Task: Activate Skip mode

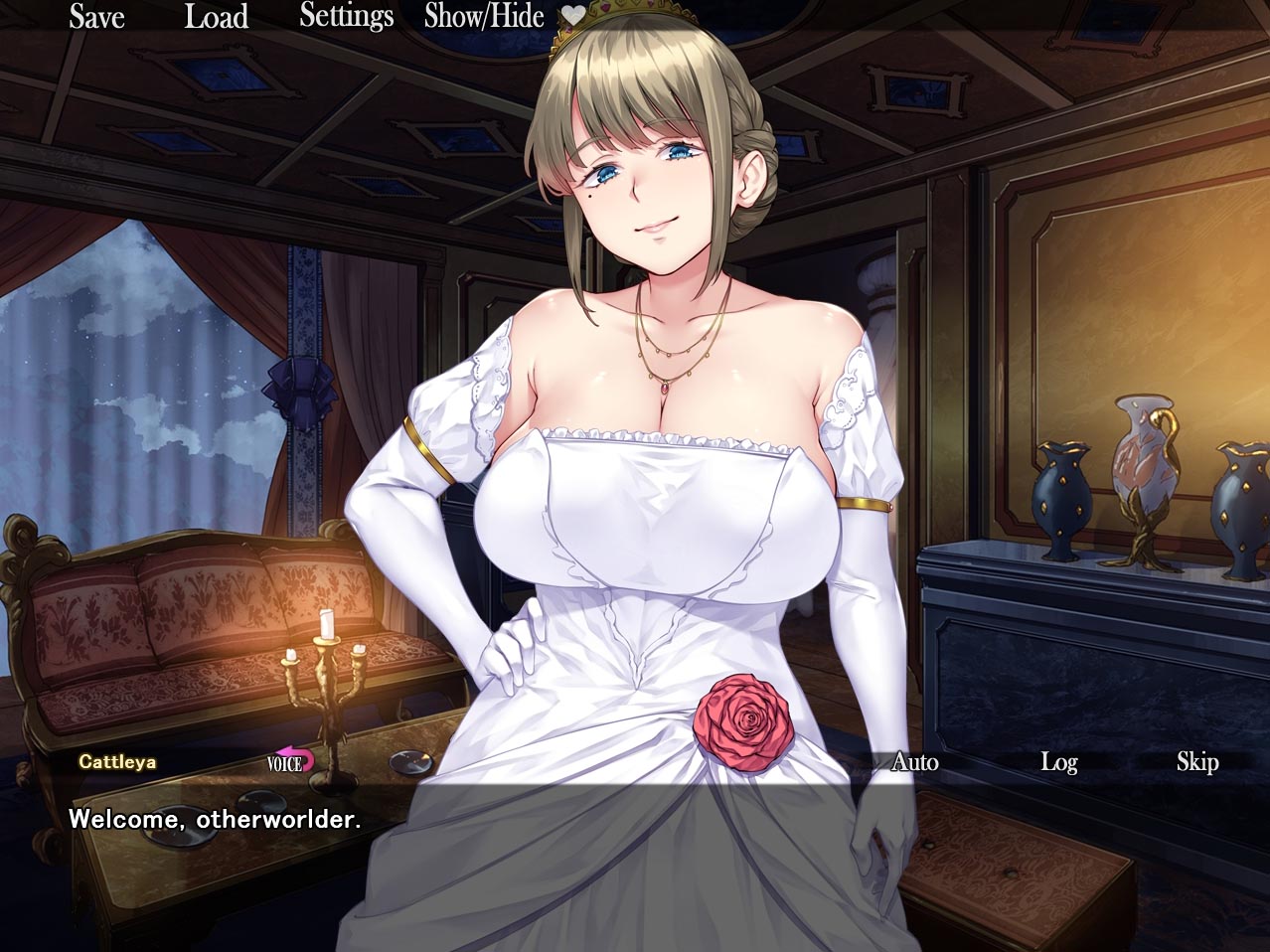Action: pos(1196,762)
